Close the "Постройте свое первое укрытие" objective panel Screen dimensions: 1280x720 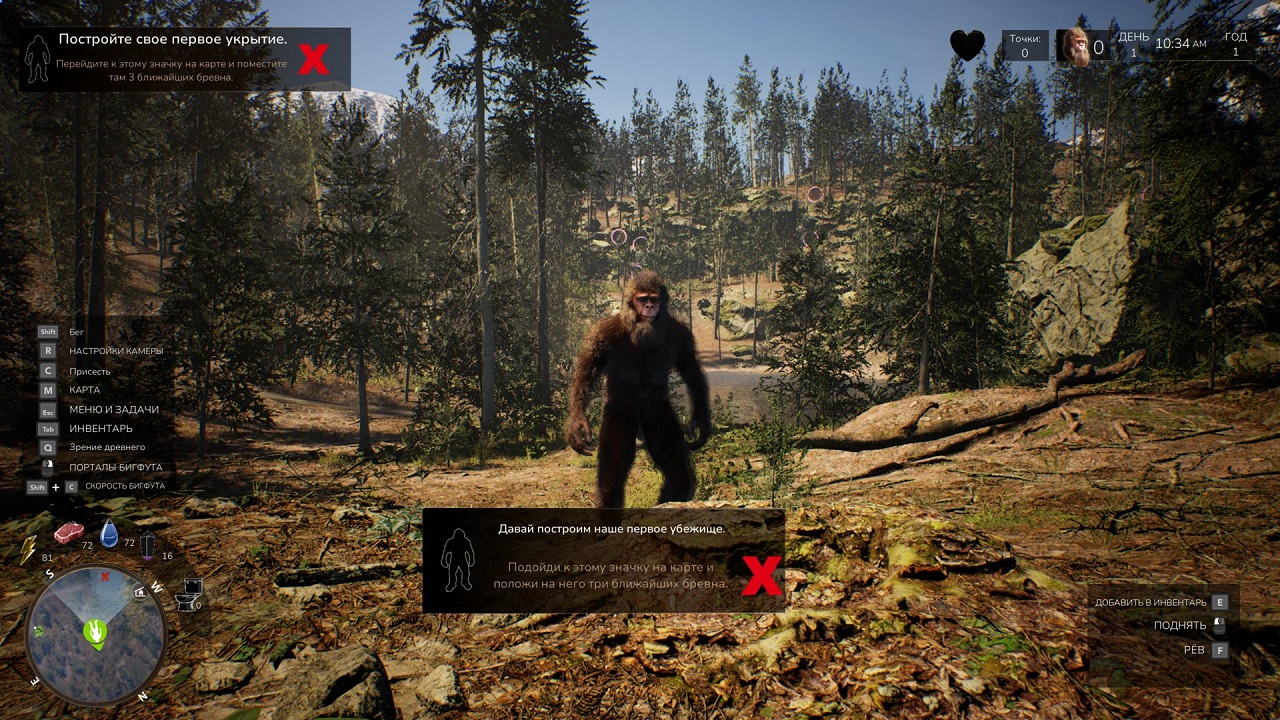point(313,59)
